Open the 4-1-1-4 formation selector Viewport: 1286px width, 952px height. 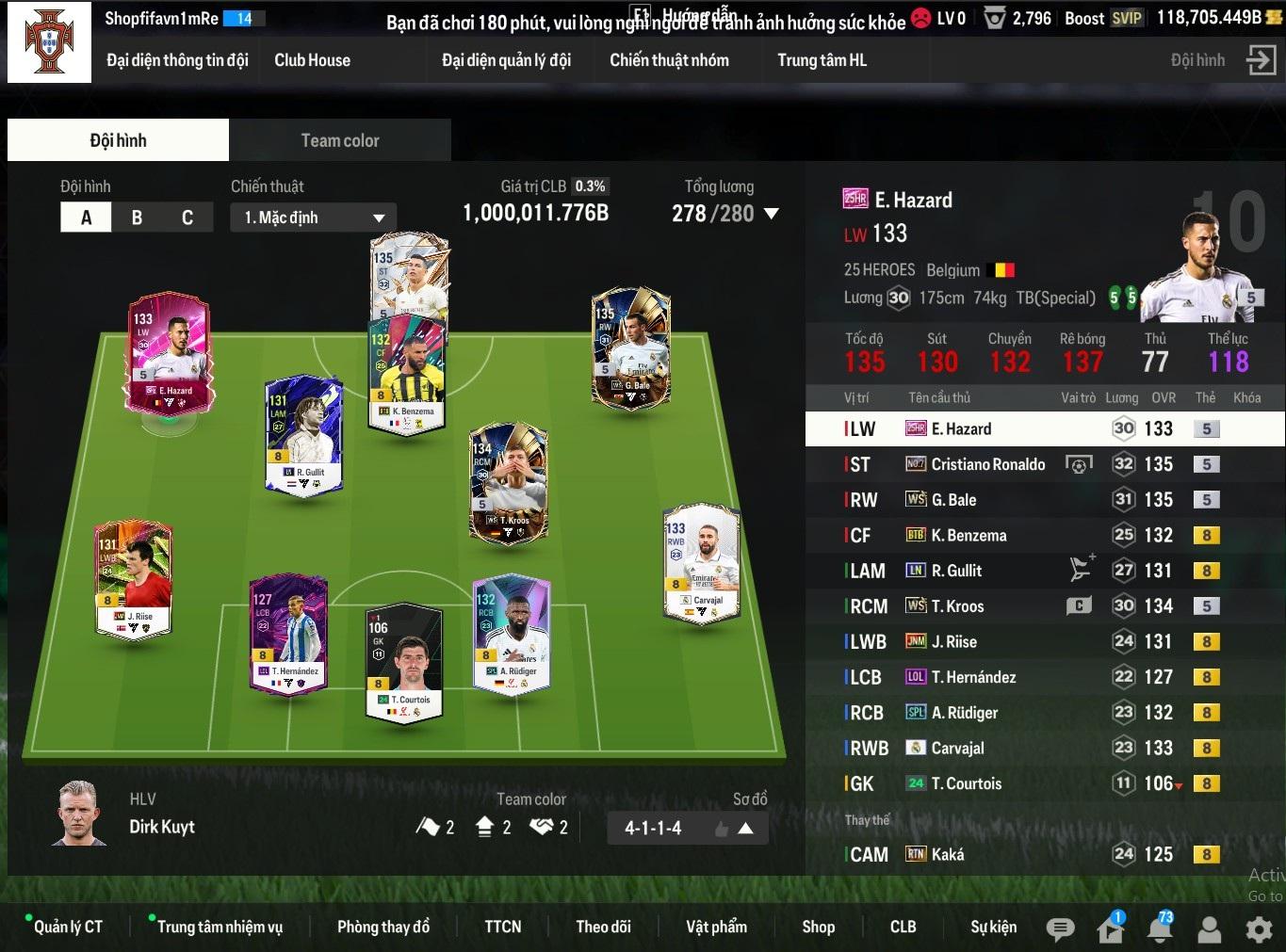(x=688, y=828)
